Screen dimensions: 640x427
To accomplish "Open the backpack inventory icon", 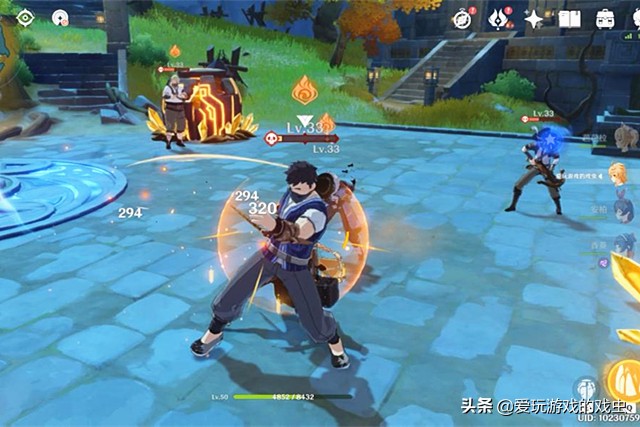I will tap(606, 18).
